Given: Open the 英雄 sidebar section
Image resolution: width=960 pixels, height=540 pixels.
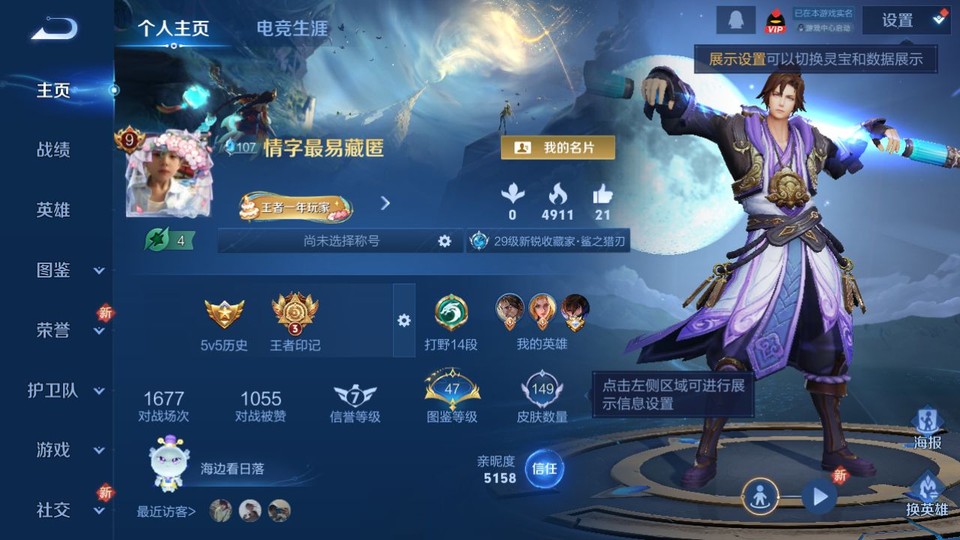Looking at the screenshot, I should (54, 210).
